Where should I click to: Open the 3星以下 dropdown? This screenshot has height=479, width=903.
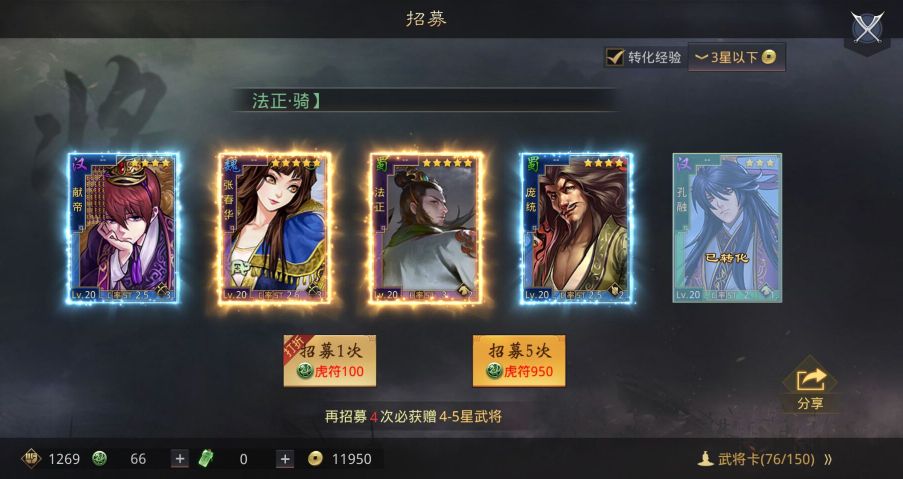point(736,57)
